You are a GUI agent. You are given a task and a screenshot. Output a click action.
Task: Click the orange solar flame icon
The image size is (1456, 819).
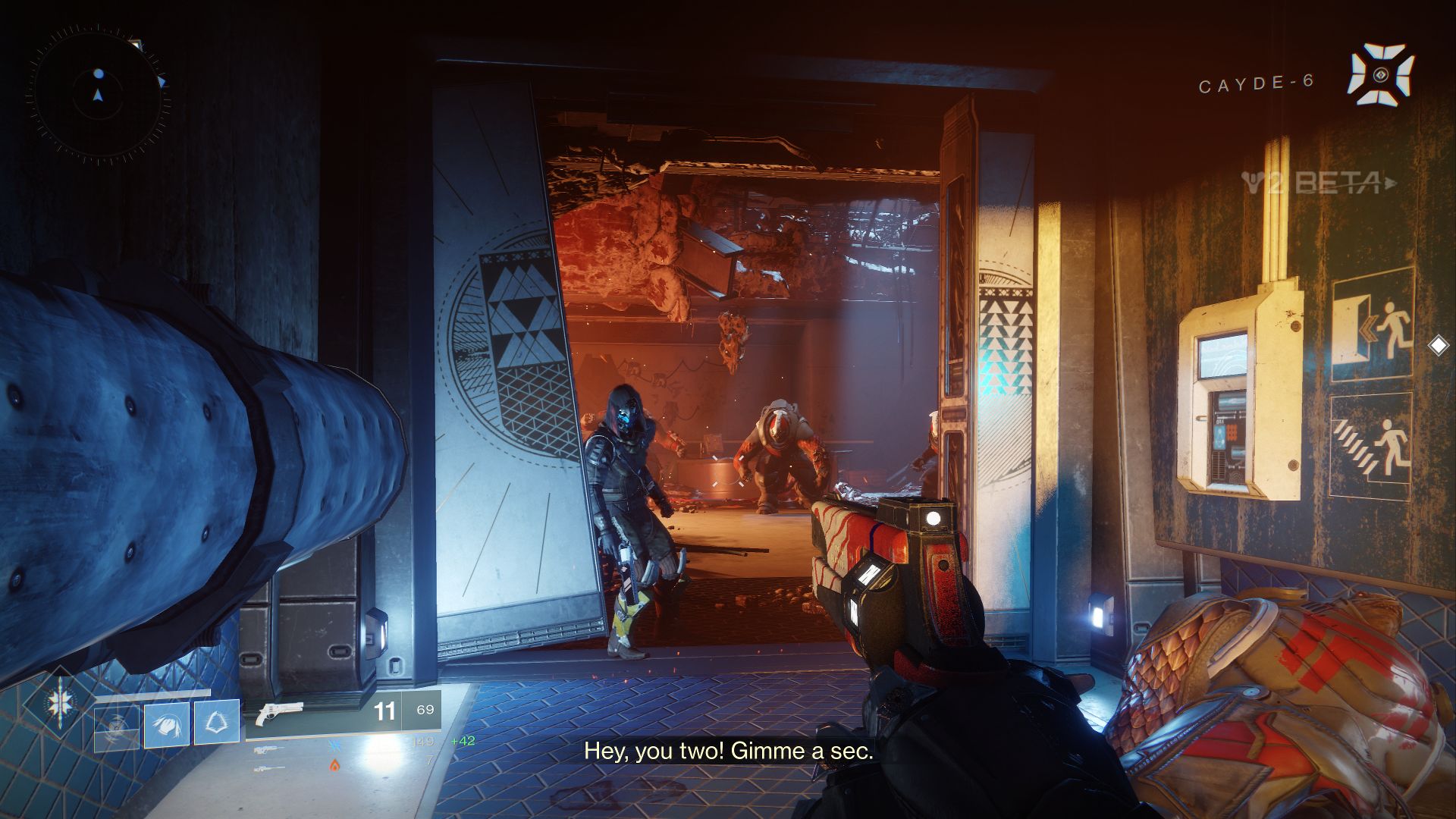click(x=335, y=765)
